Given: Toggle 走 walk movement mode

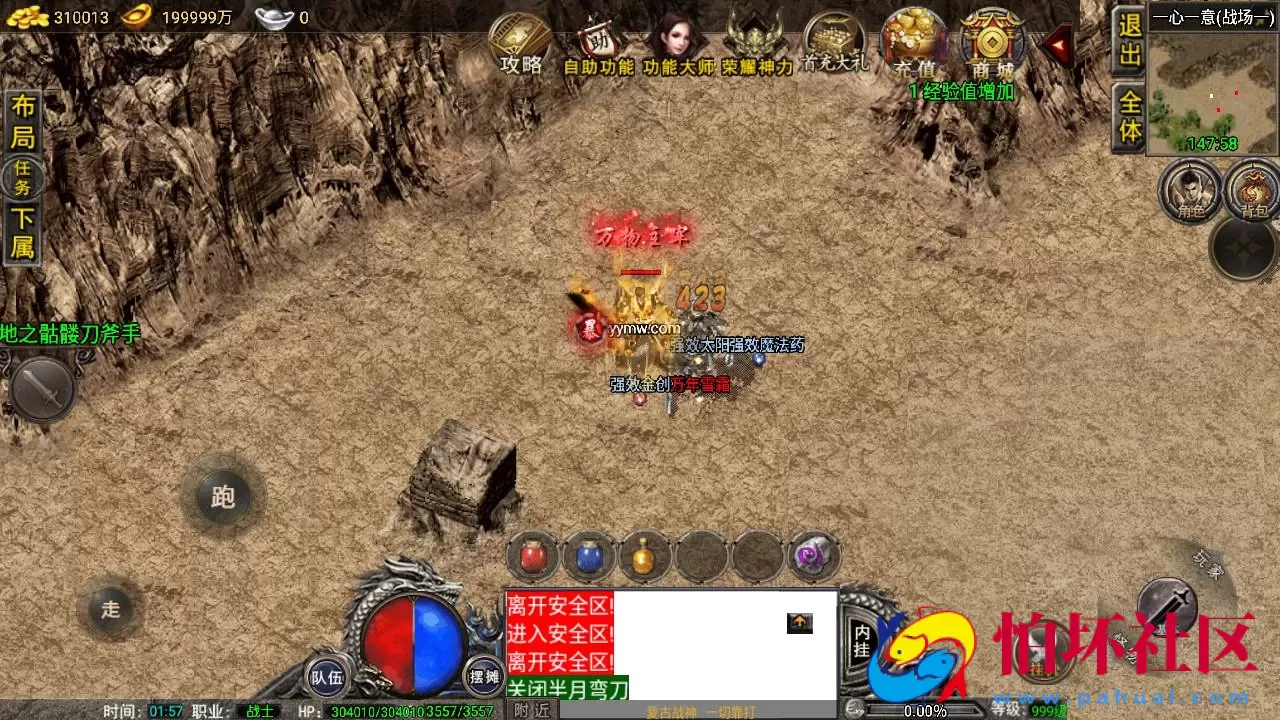Looking at the screenshot, I should pos(110,610).
